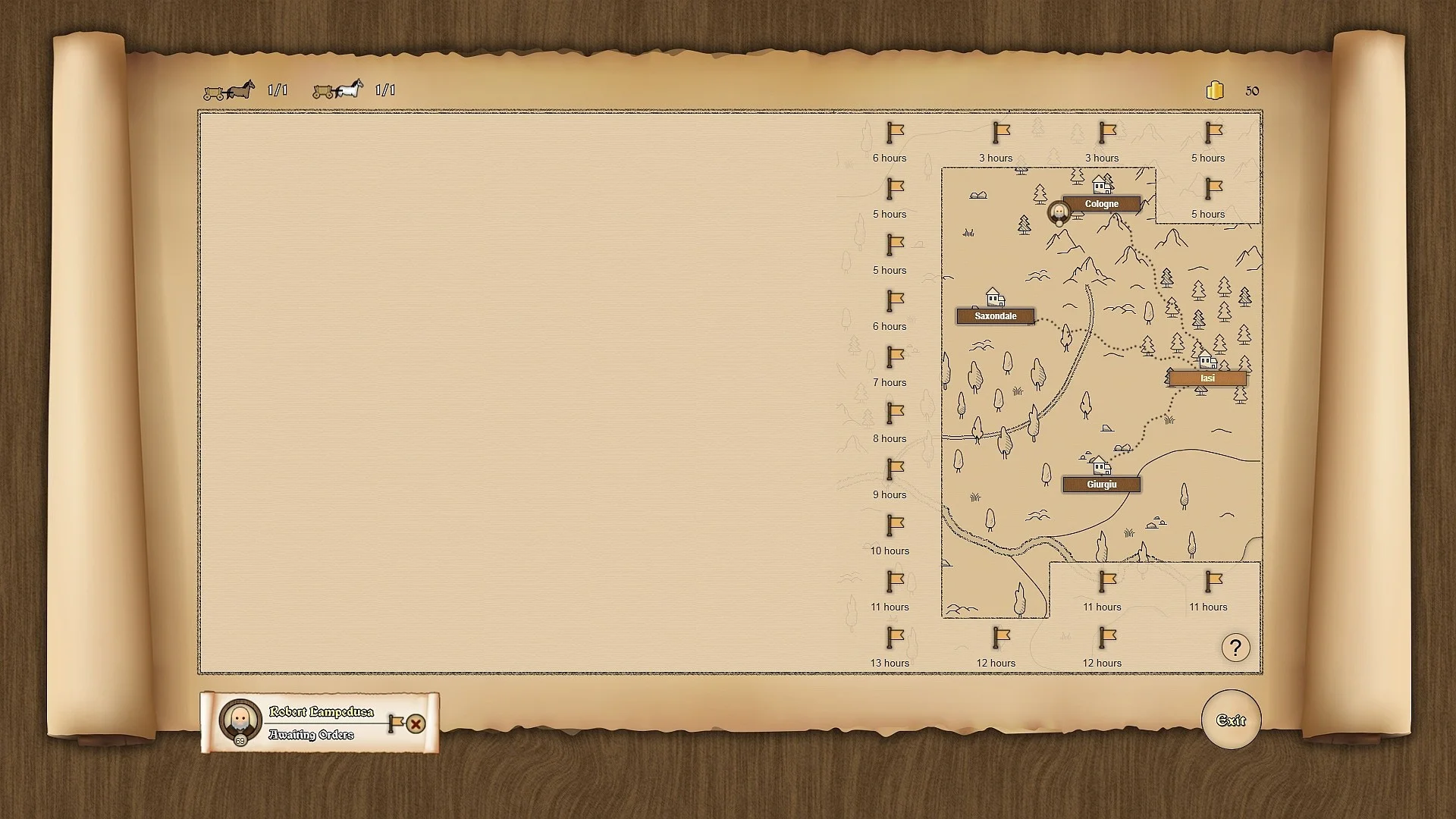The height and width of the screenshot is (819, 1456).
Task: Select Robert Lampedusa's portrait card
Action: [240, 720]
